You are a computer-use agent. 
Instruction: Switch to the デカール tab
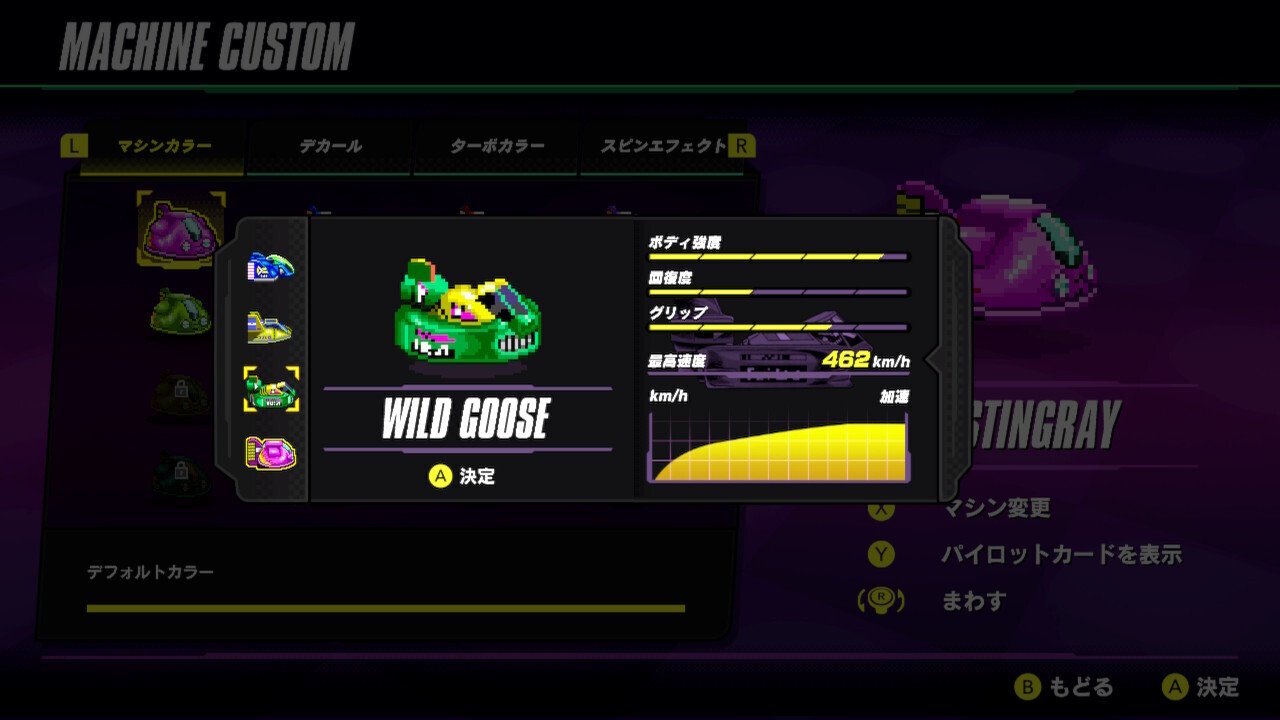pos(330,145)
